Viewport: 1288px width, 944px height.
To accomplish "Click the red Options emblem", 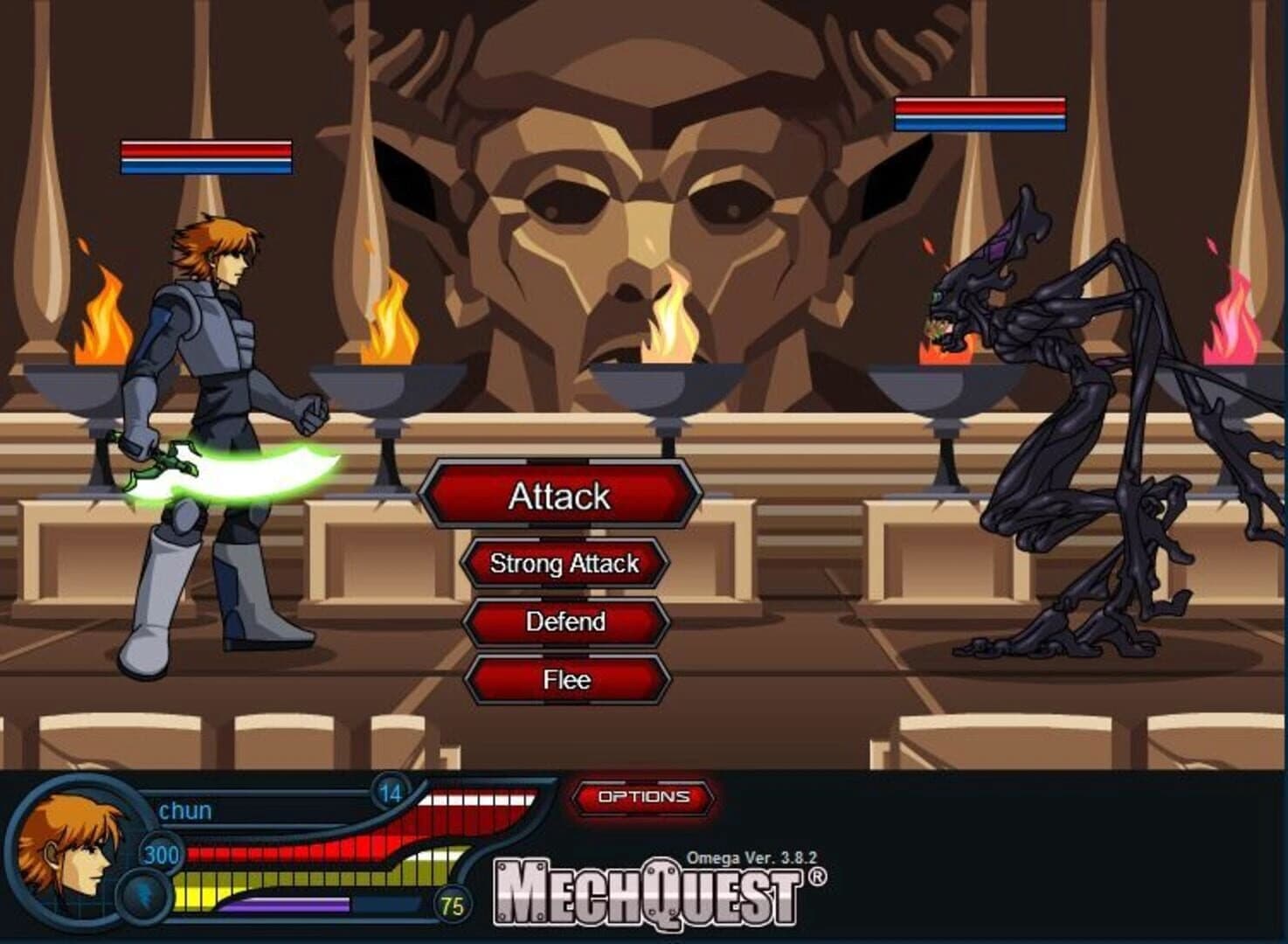I will [642, 797].
